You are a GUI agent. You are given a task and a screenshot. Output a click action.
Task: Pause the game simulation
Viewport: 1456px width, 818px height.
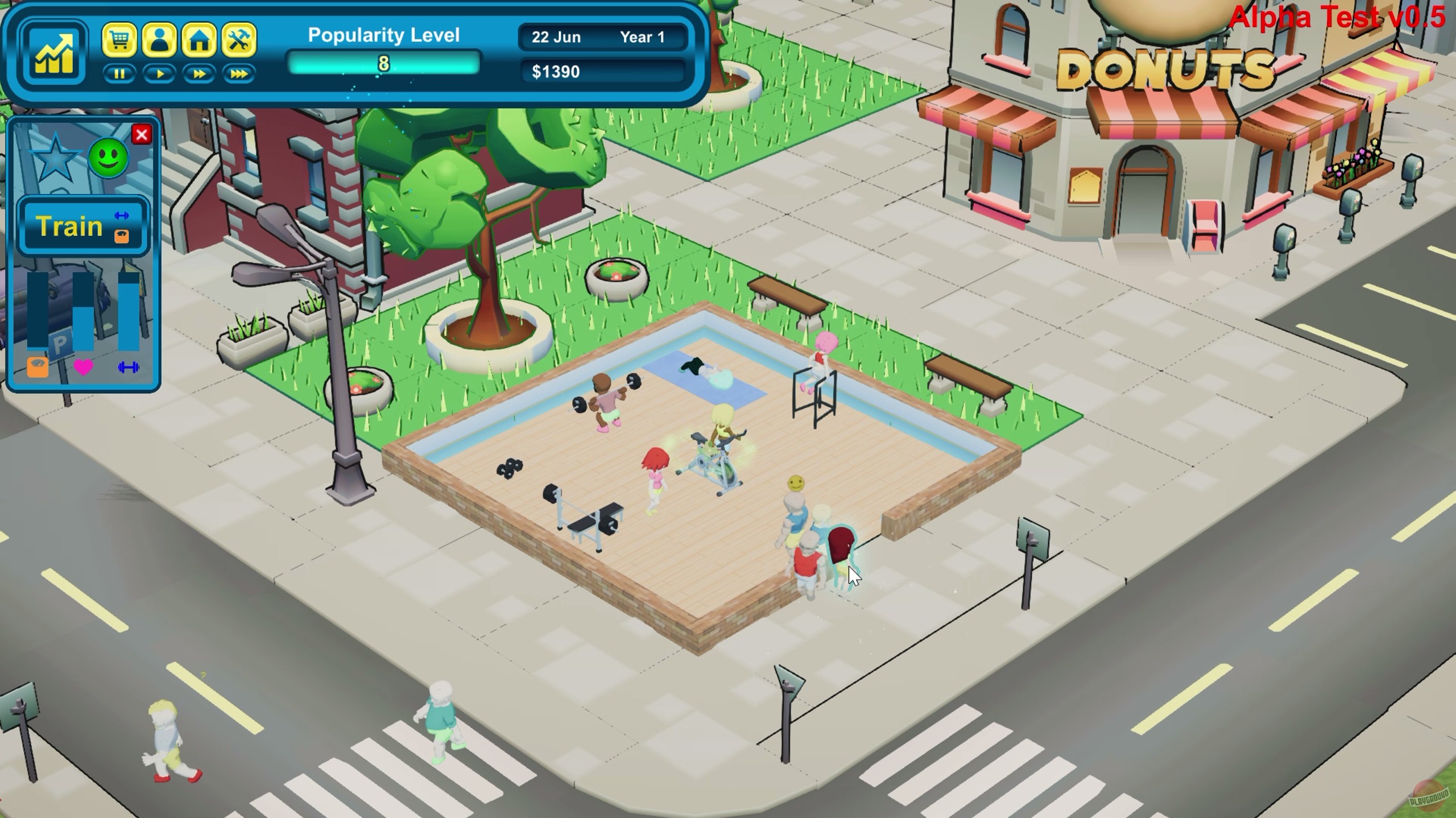(120, 75)
